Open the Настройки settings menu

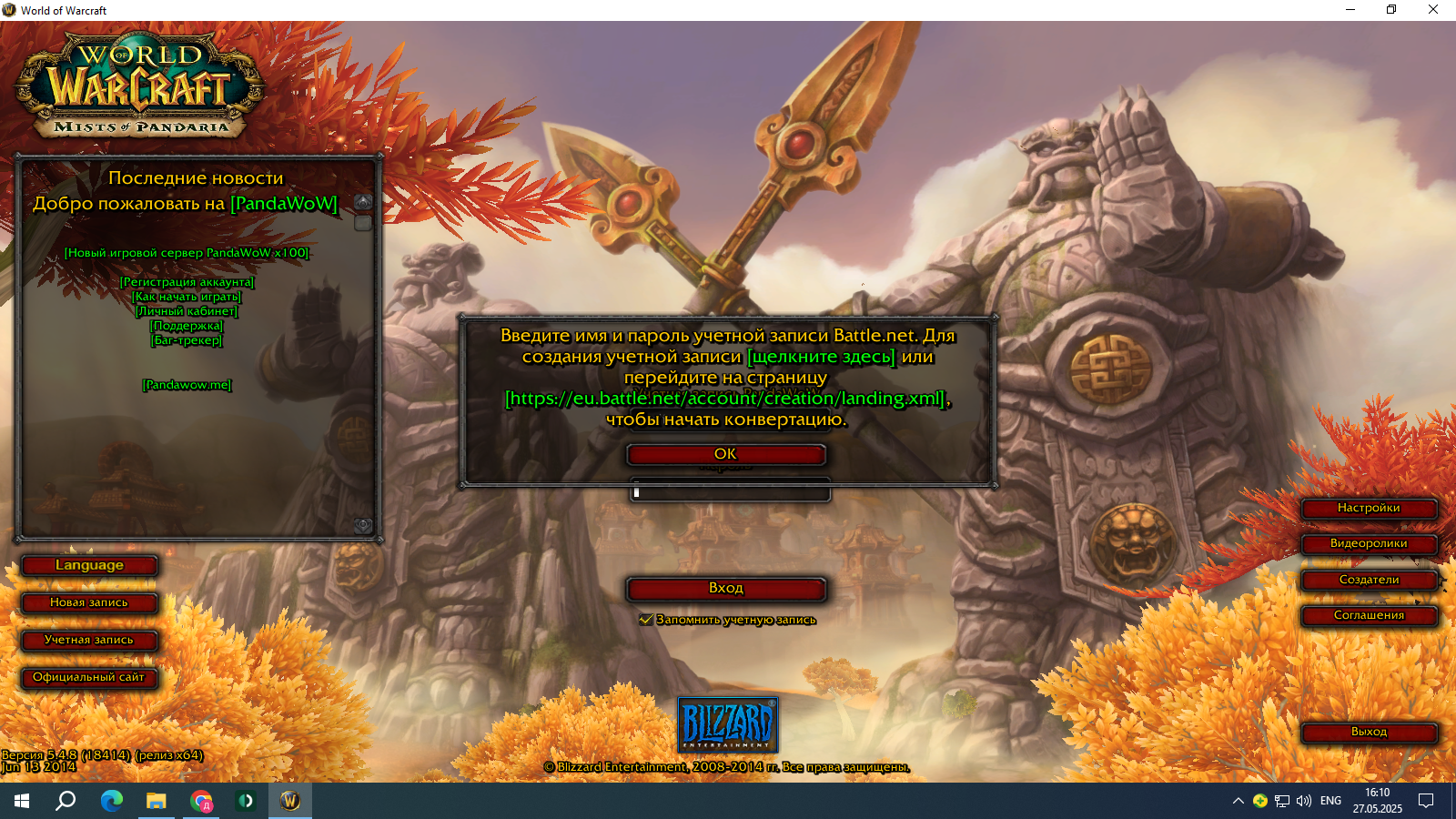1369,508
